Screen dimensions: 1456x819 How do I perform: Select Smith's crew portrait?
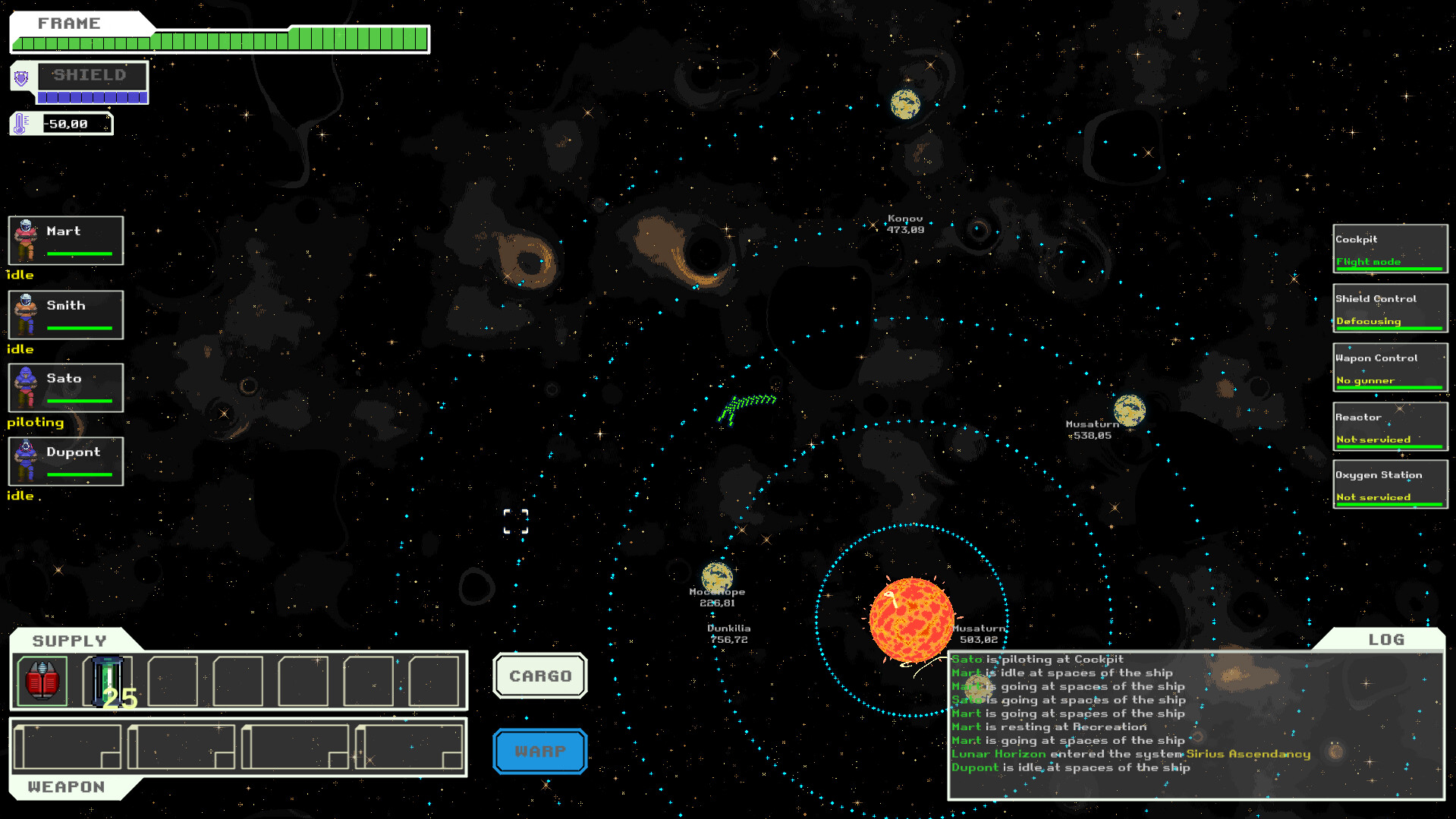65,314
